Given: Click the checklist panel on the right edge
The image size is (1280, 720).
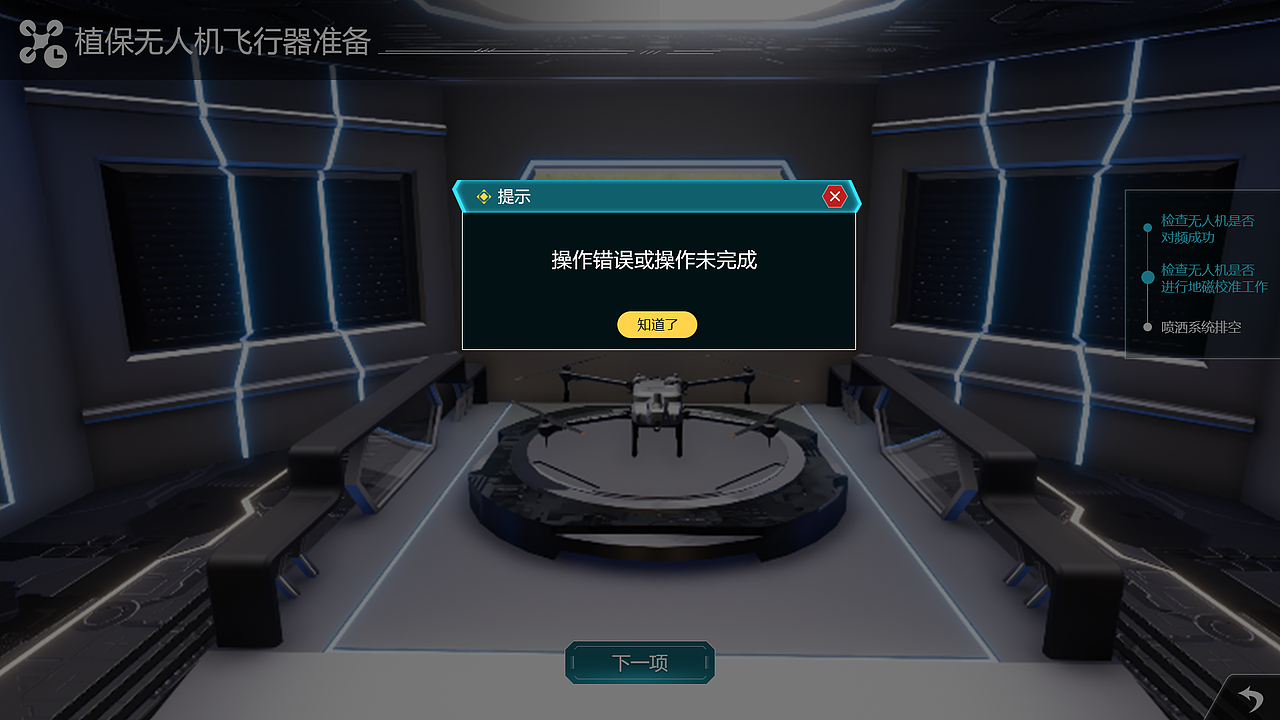Looking at the screenshot, I should 1200,275.
